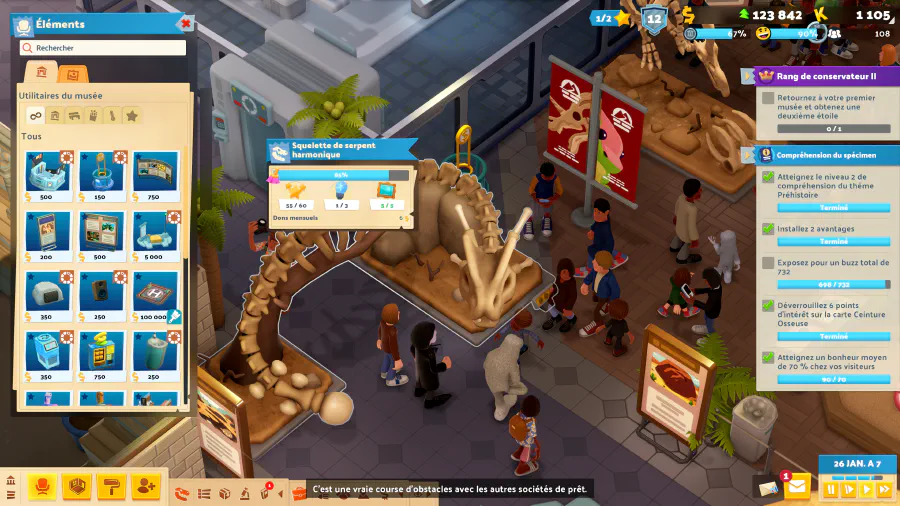Viewport: 900px width, 506px height.
Task: Close the Éléments panel
Action: tap(184, 23)
